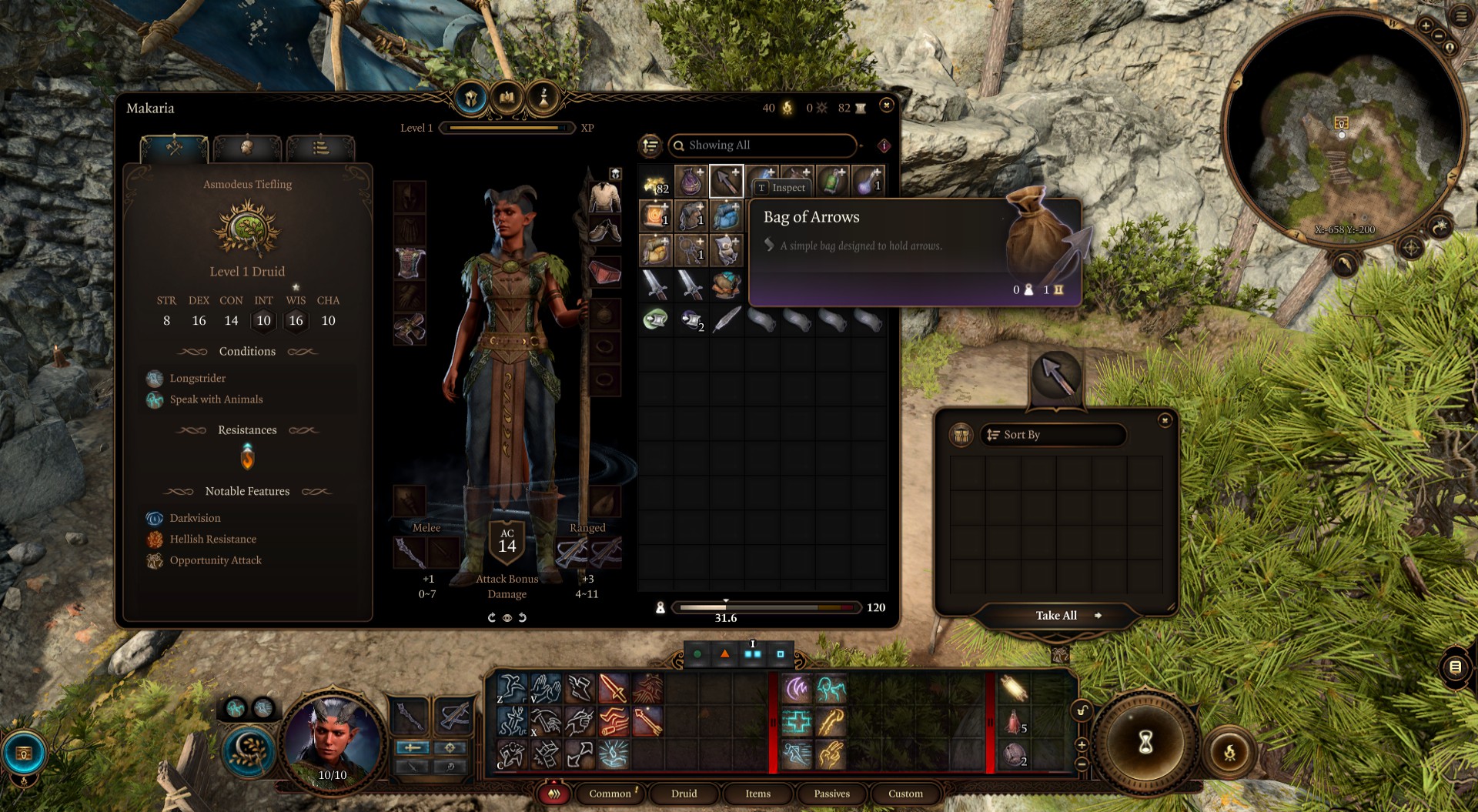The image size is (1478, 812).
Task: Open the inventory sort button beside search
Action: click(x=650, y=145)
